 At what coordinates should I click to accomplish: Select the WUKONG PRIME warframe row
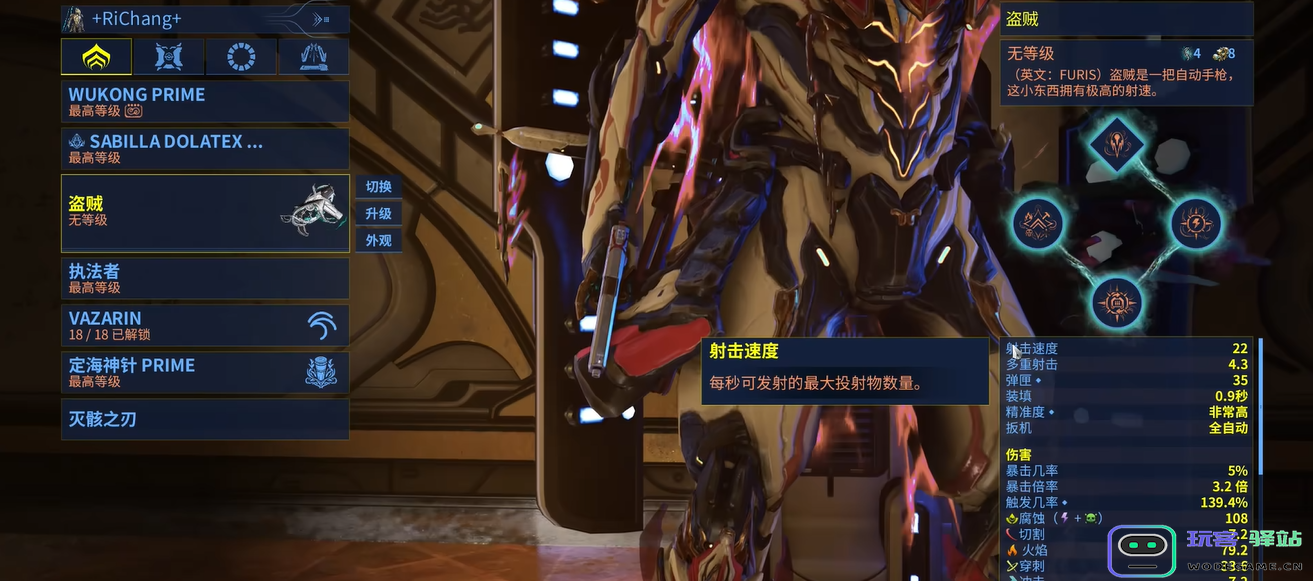[x=205, y=101]
